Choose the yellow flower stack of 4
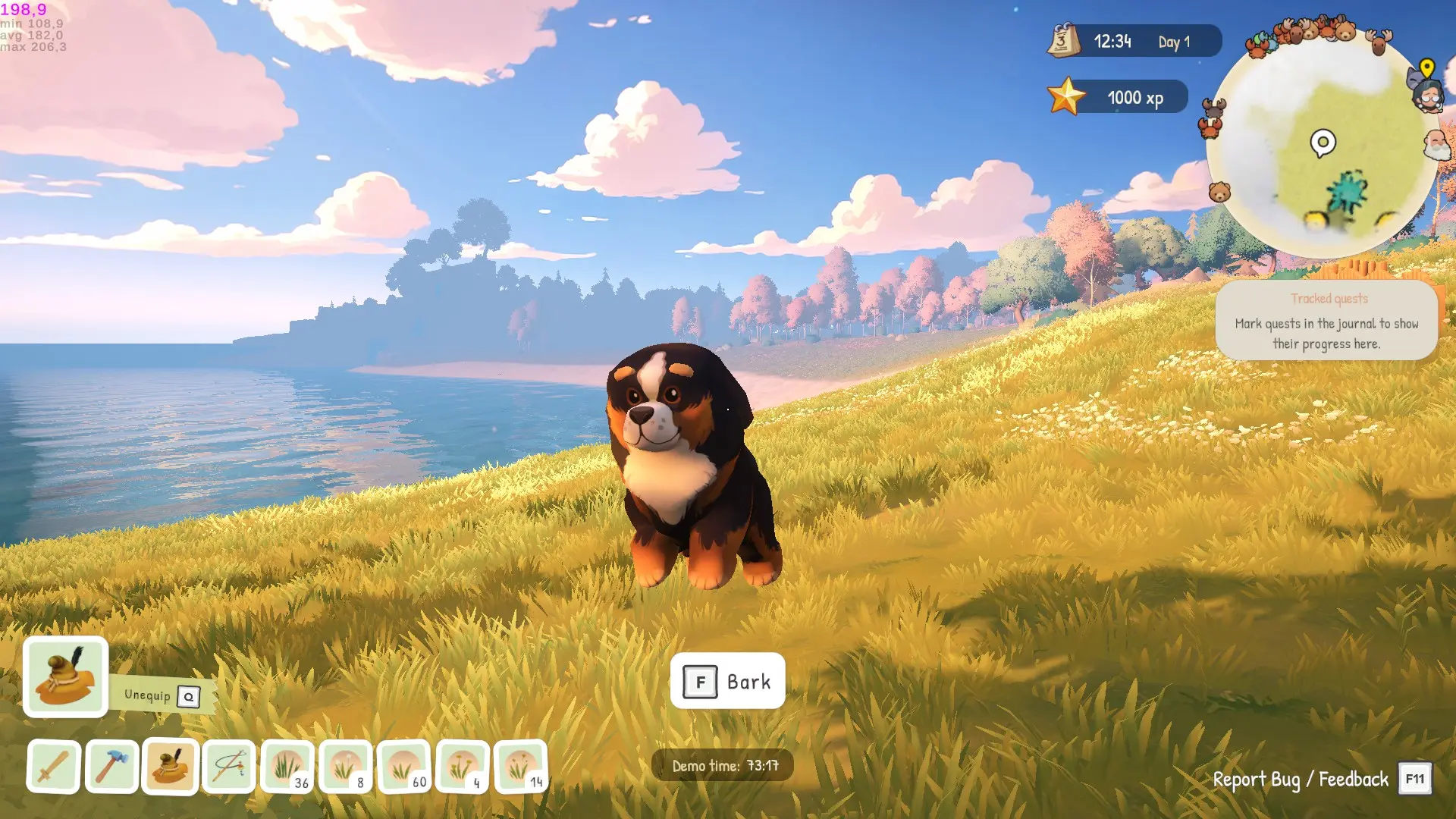The image size is (1456, 819). [x=463, y=767]
